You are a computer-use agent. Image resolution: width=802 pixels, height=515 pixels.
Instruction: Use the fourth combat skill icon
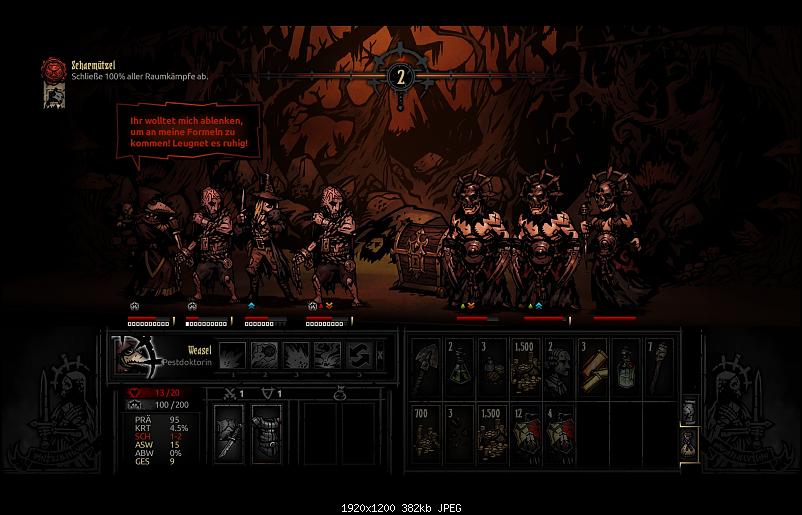pos(329,355)
